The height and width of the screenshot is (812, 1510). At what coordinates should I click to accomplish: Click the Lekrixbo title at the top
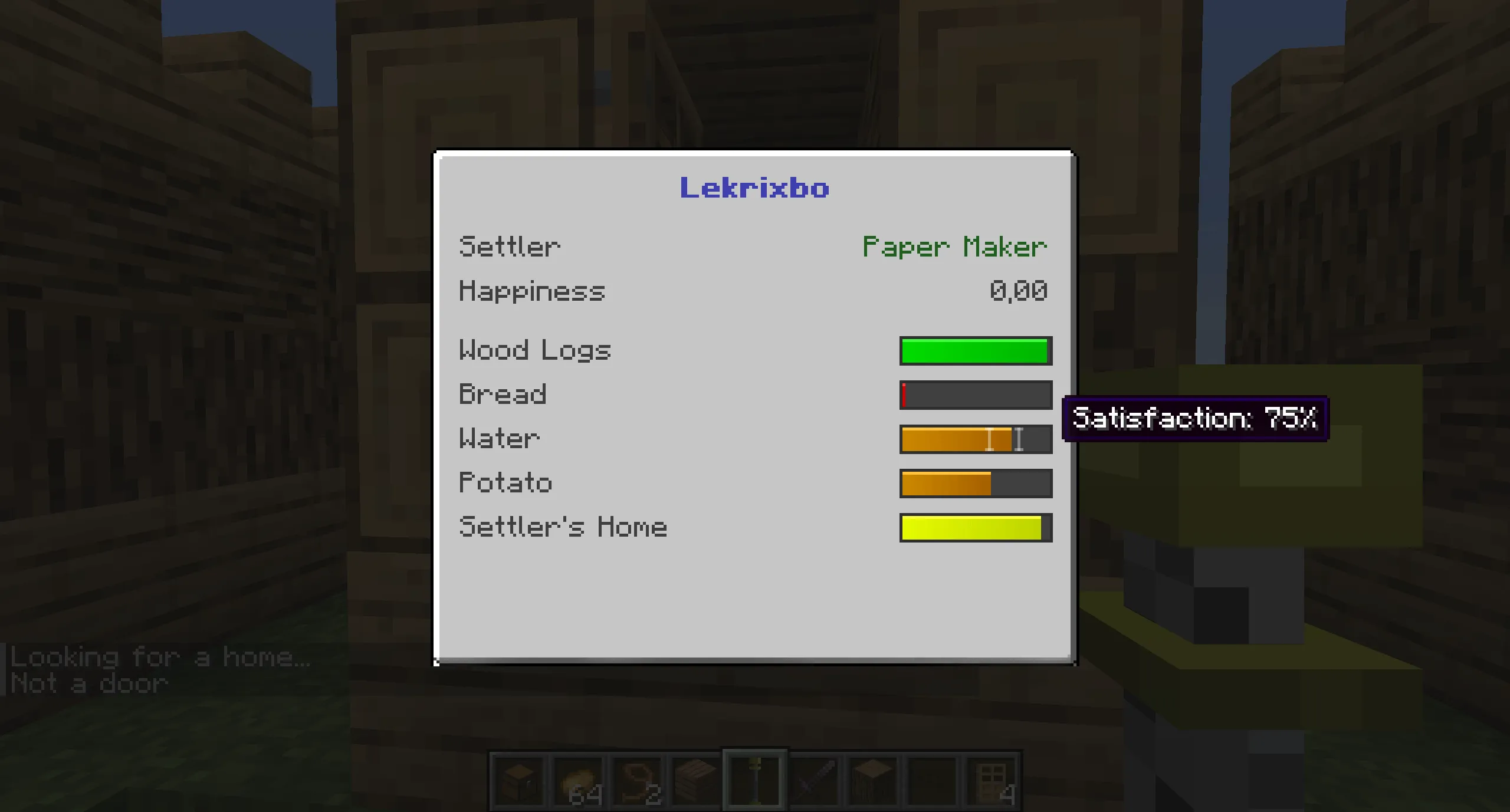point(754,189)
